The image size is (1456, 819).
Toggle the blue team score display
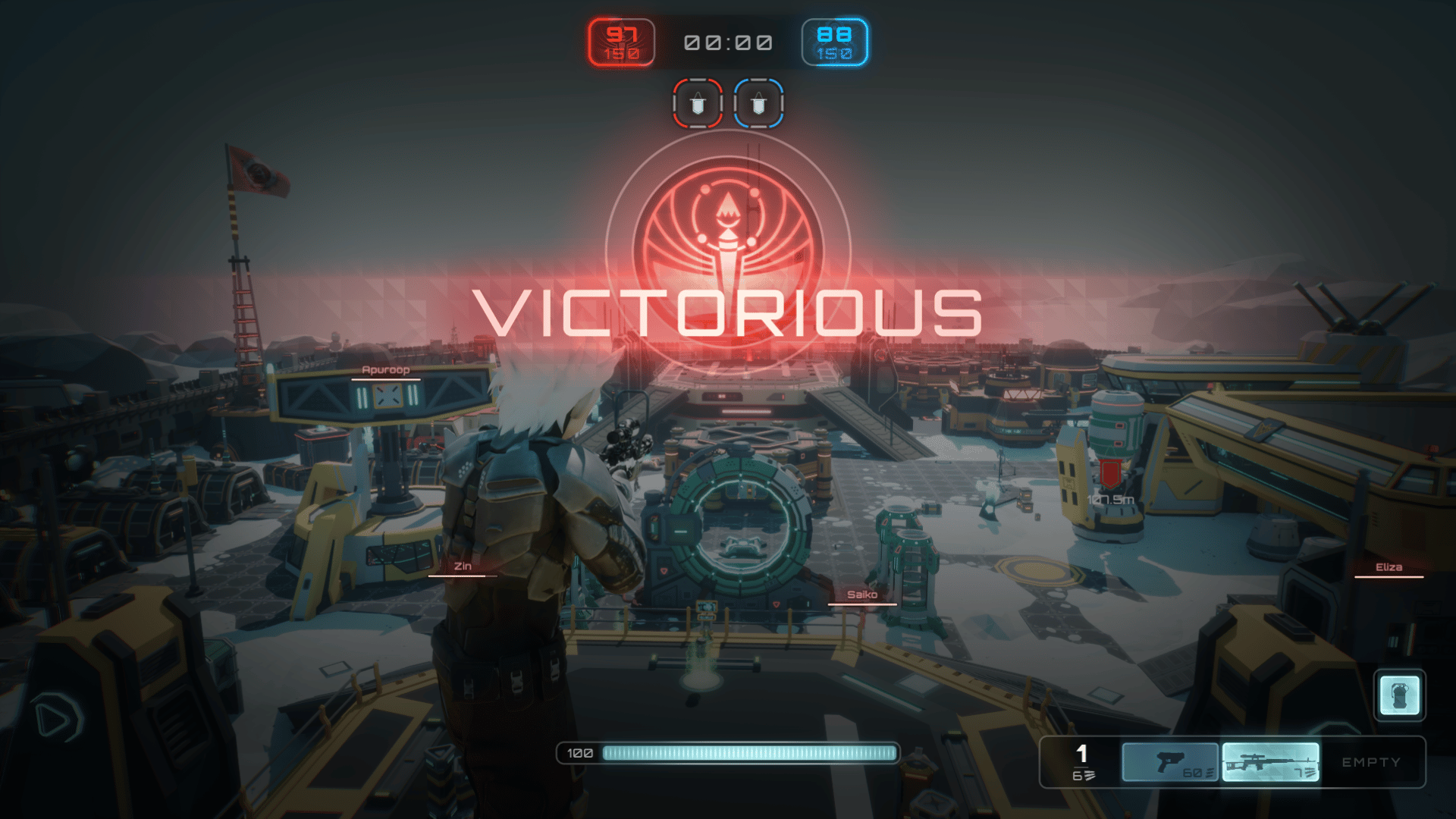click(836, 40)
